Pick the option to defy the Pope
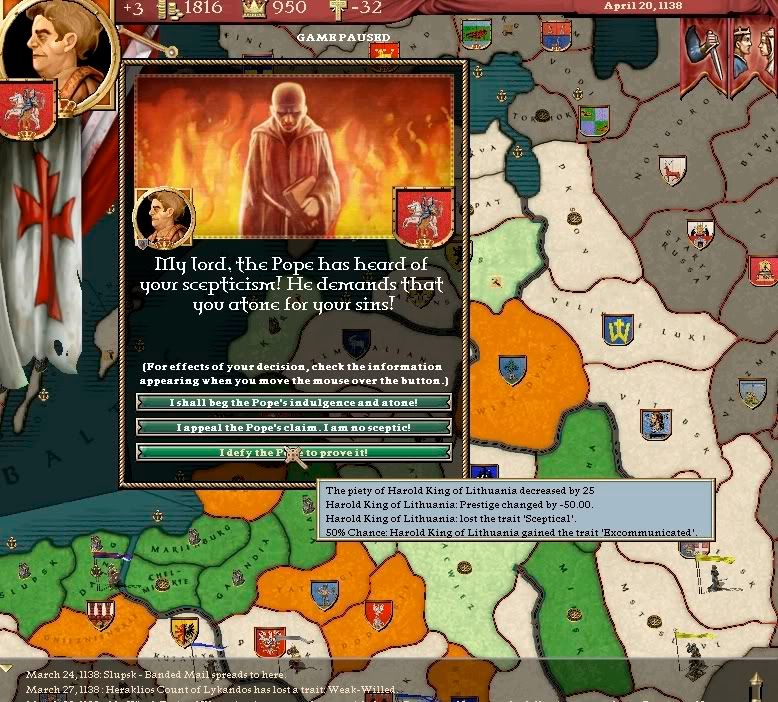This screenshot has height=702, width=778. click(294, 453)
